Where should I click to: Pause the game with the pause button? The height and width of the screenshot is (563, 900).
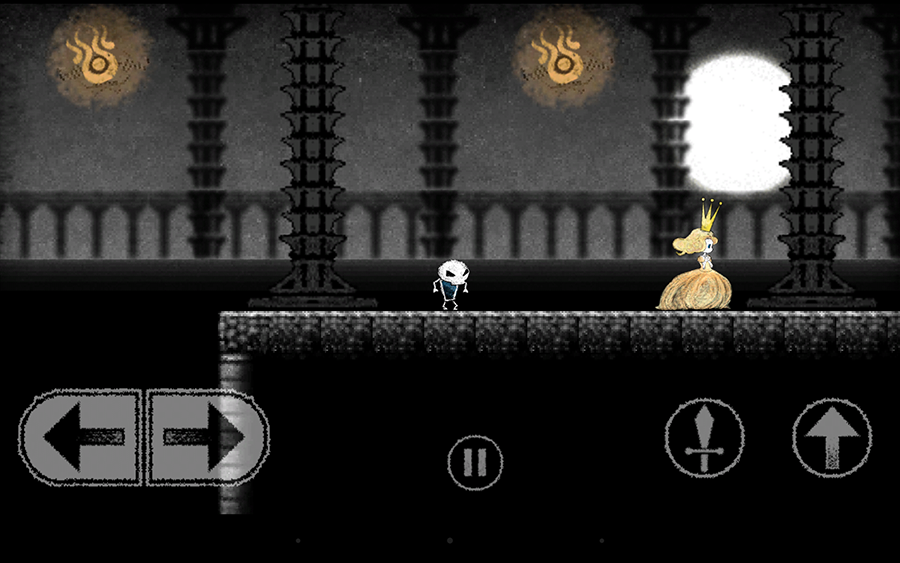click(474, 463)
